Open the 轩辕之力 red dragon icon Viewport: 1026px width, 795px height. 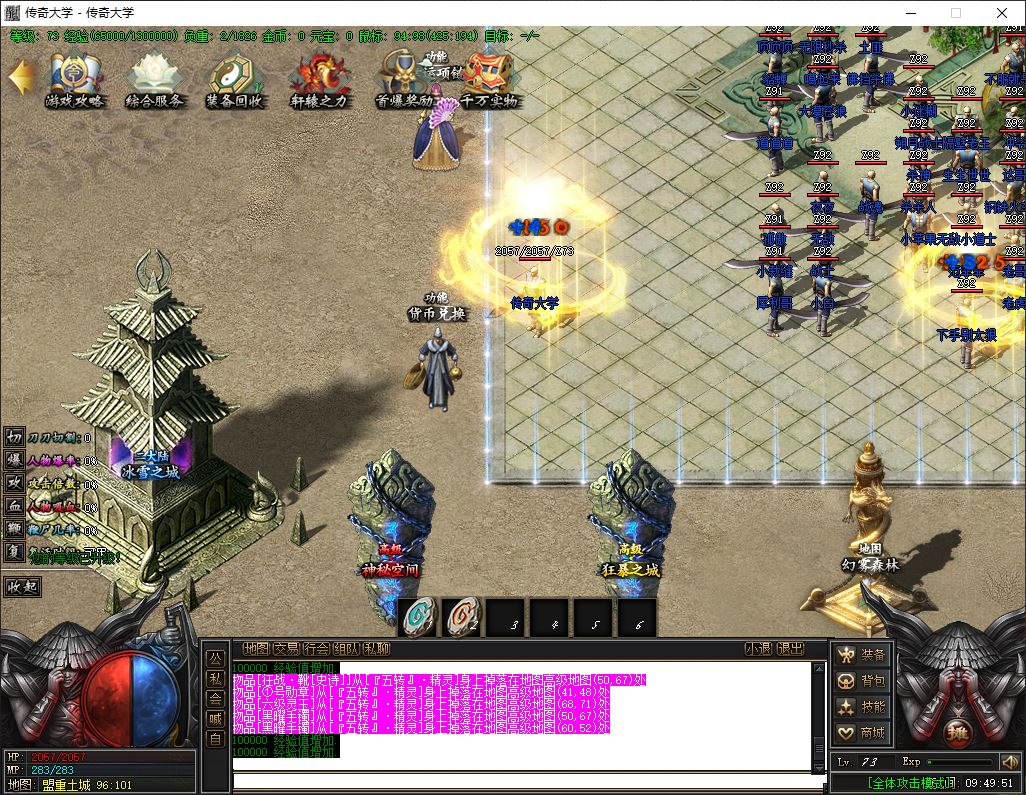(x=319, y=79)
